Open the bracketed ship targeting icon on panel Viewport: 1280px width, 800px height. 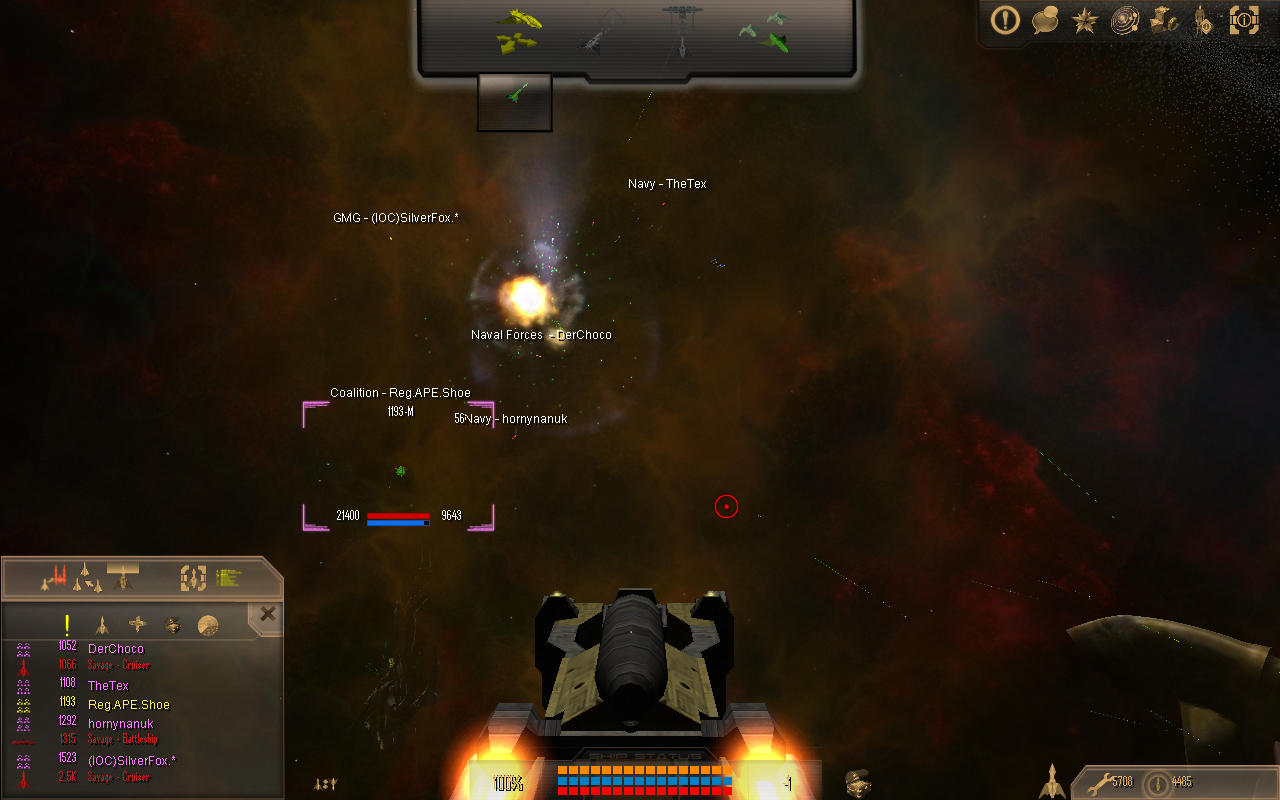tap(194, 578)
